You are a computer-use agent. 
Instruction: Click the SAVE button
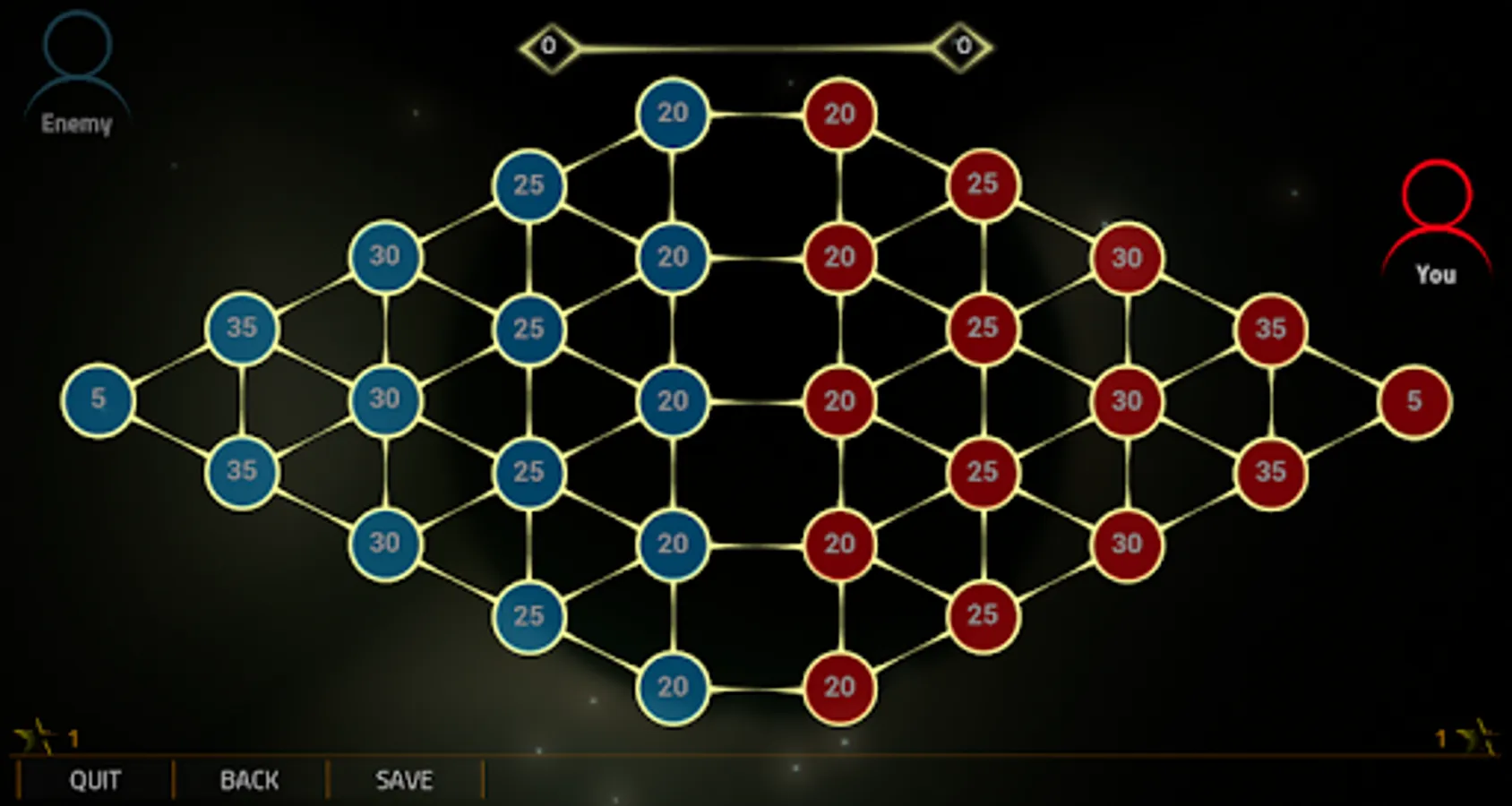[405, 779]
